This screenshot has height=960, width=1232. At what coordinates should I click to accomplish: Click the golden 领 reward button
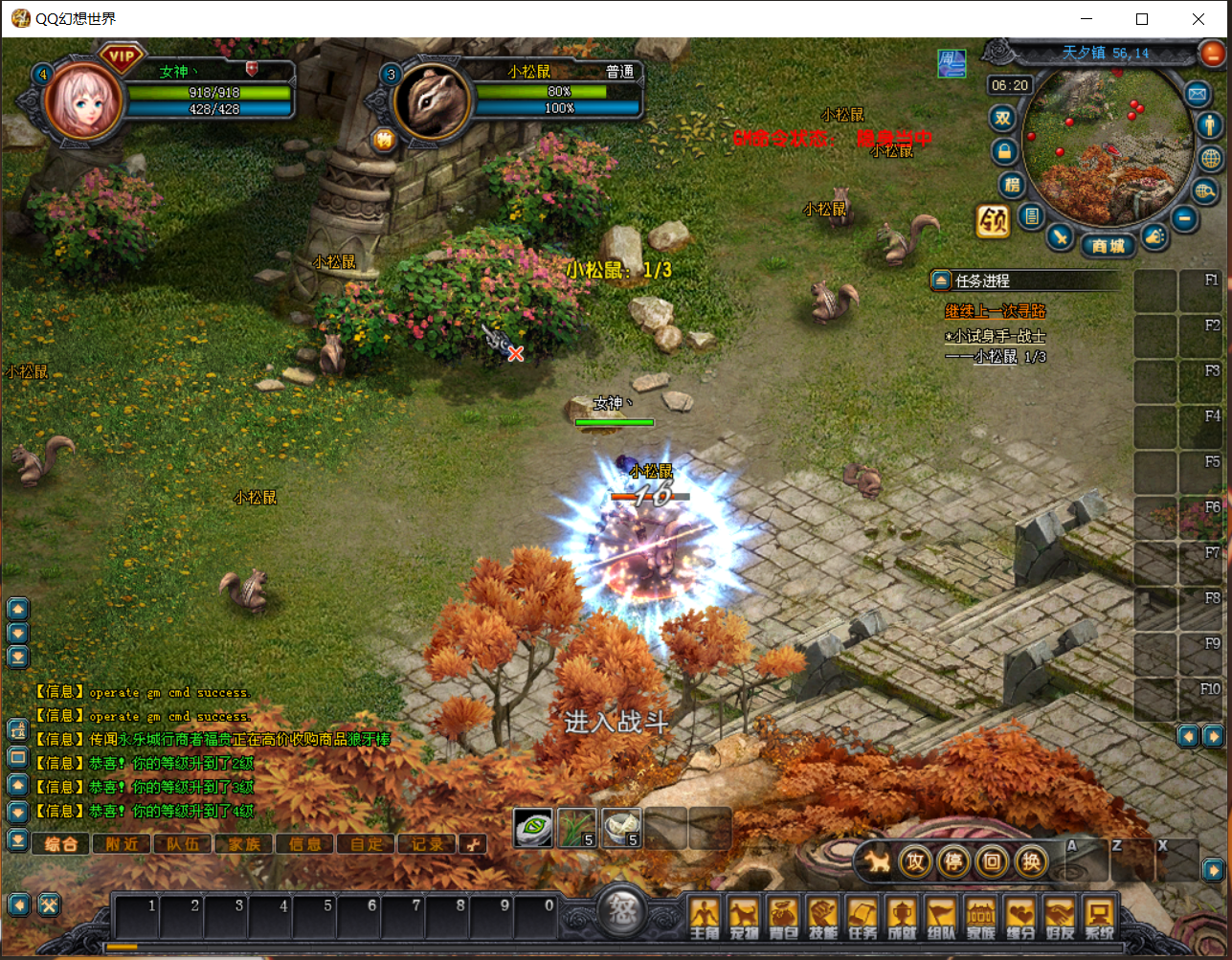[993, 221]
